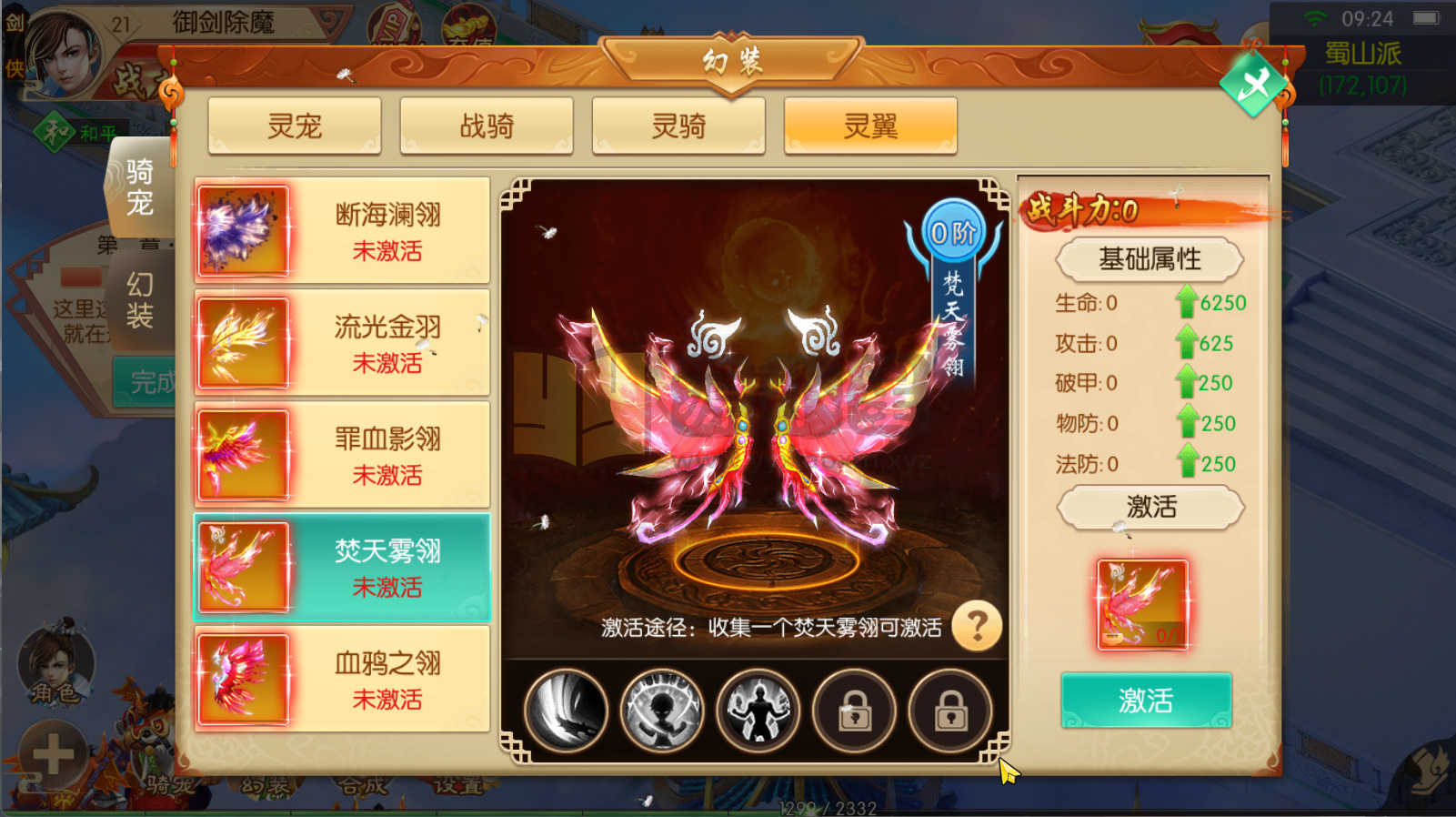Select the first wing skill icon

point(567,711)
